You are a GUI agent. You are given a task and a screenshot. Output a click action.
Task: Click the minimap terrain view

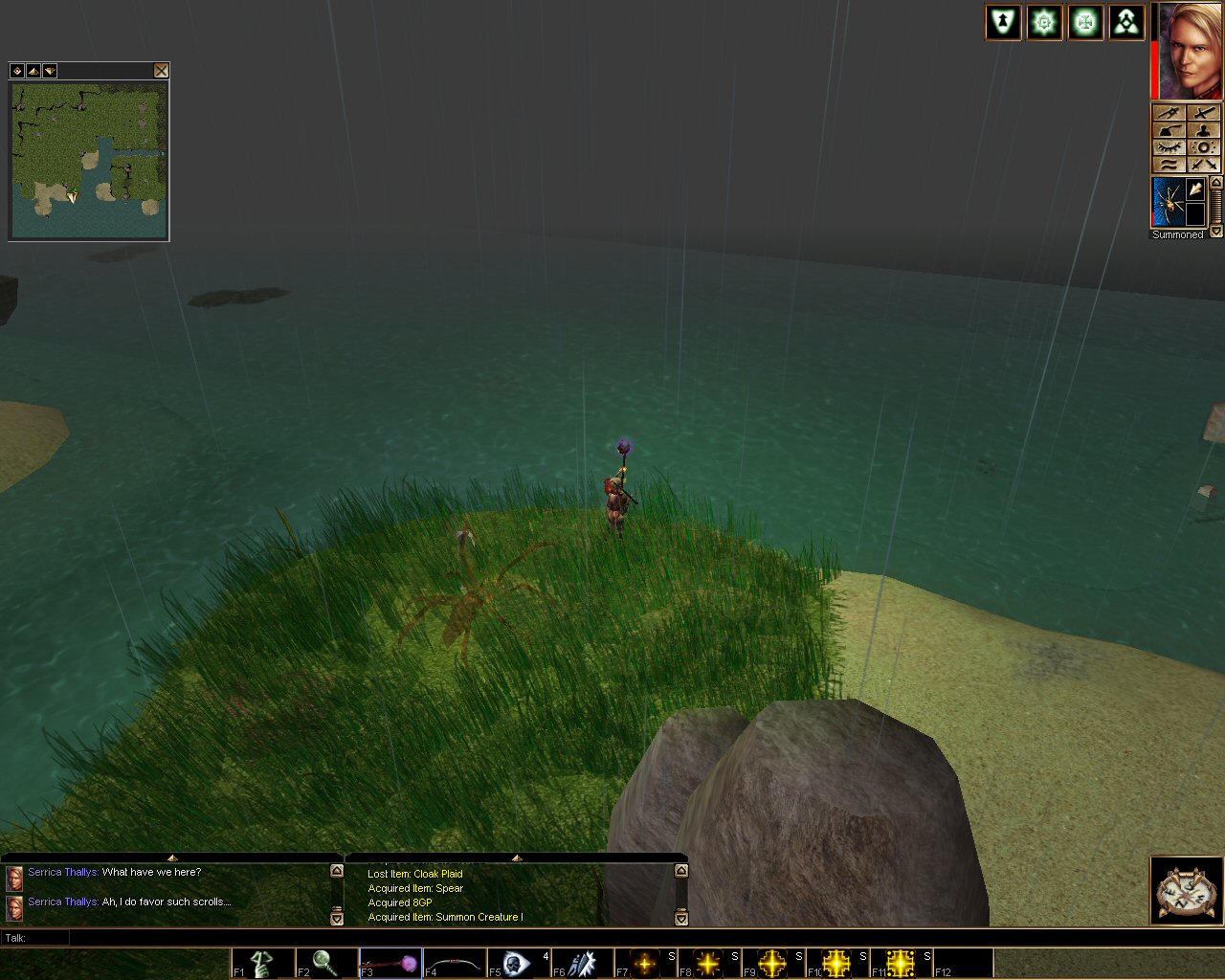[89, 161]
